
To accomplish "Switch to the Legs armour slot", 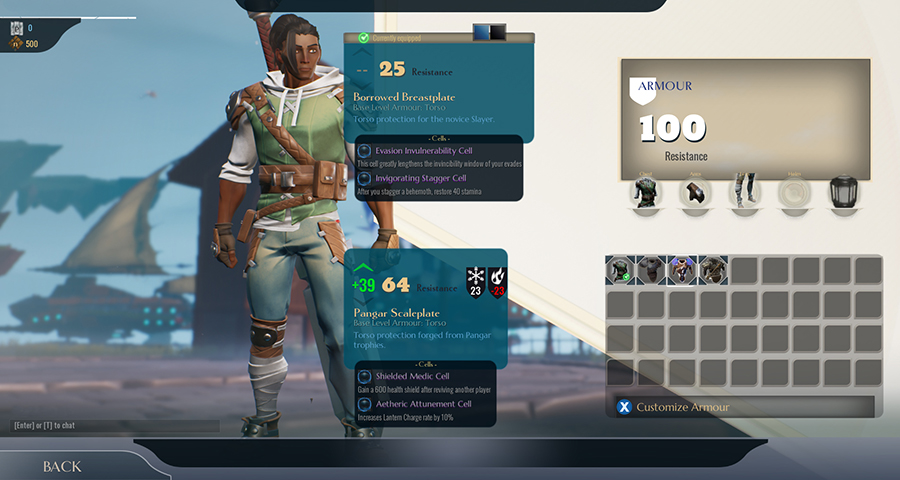I will pyautogui.click(x=745, y=192).
